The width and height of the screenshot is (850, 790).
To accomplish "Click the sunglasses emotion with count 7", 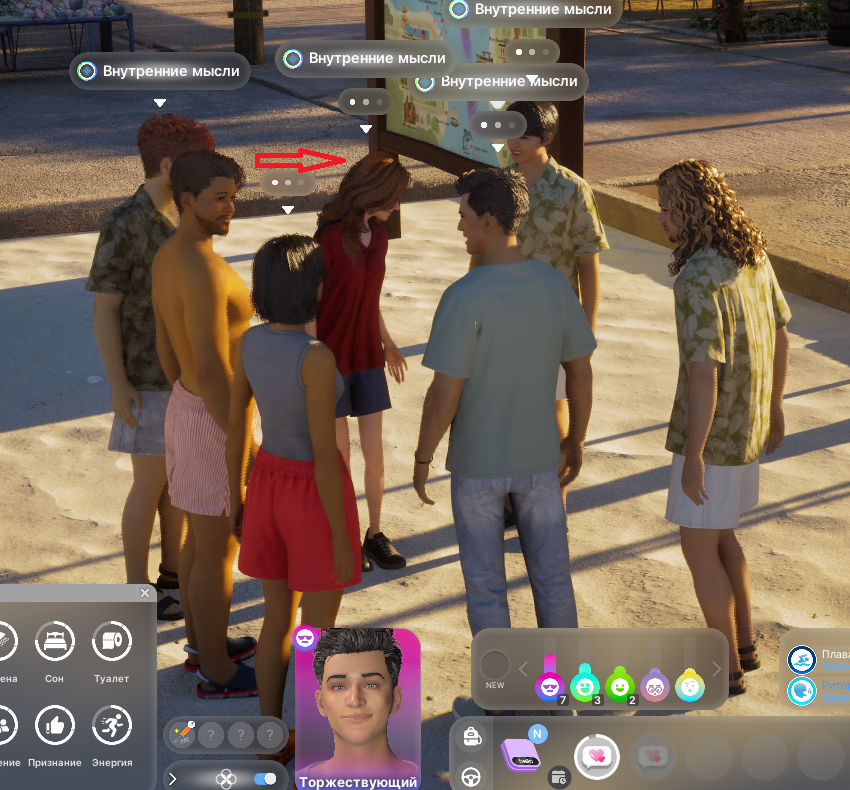I will coord(548,687).
